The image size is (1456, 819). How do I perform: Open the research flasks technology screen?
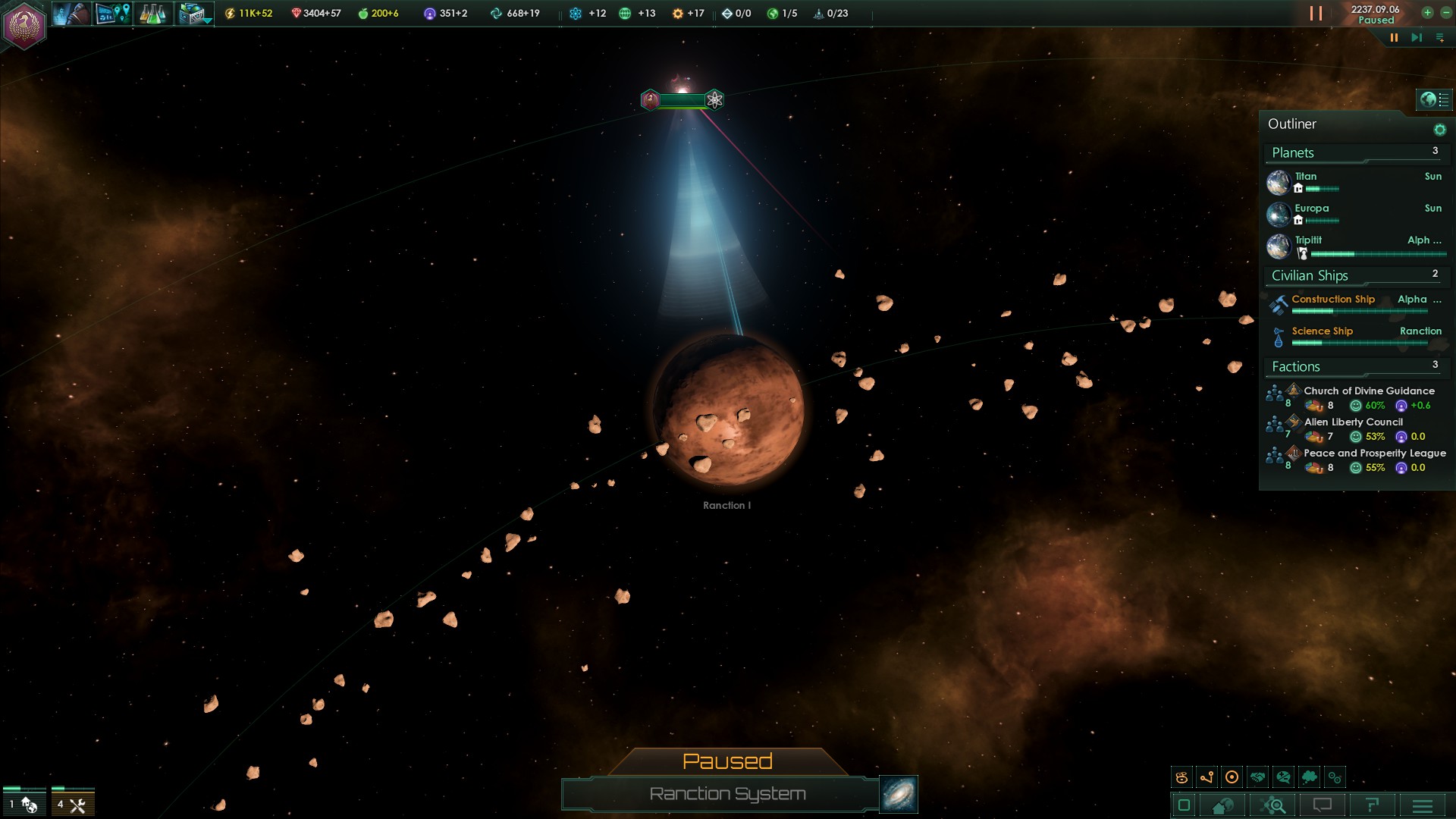tap(152, 14)
